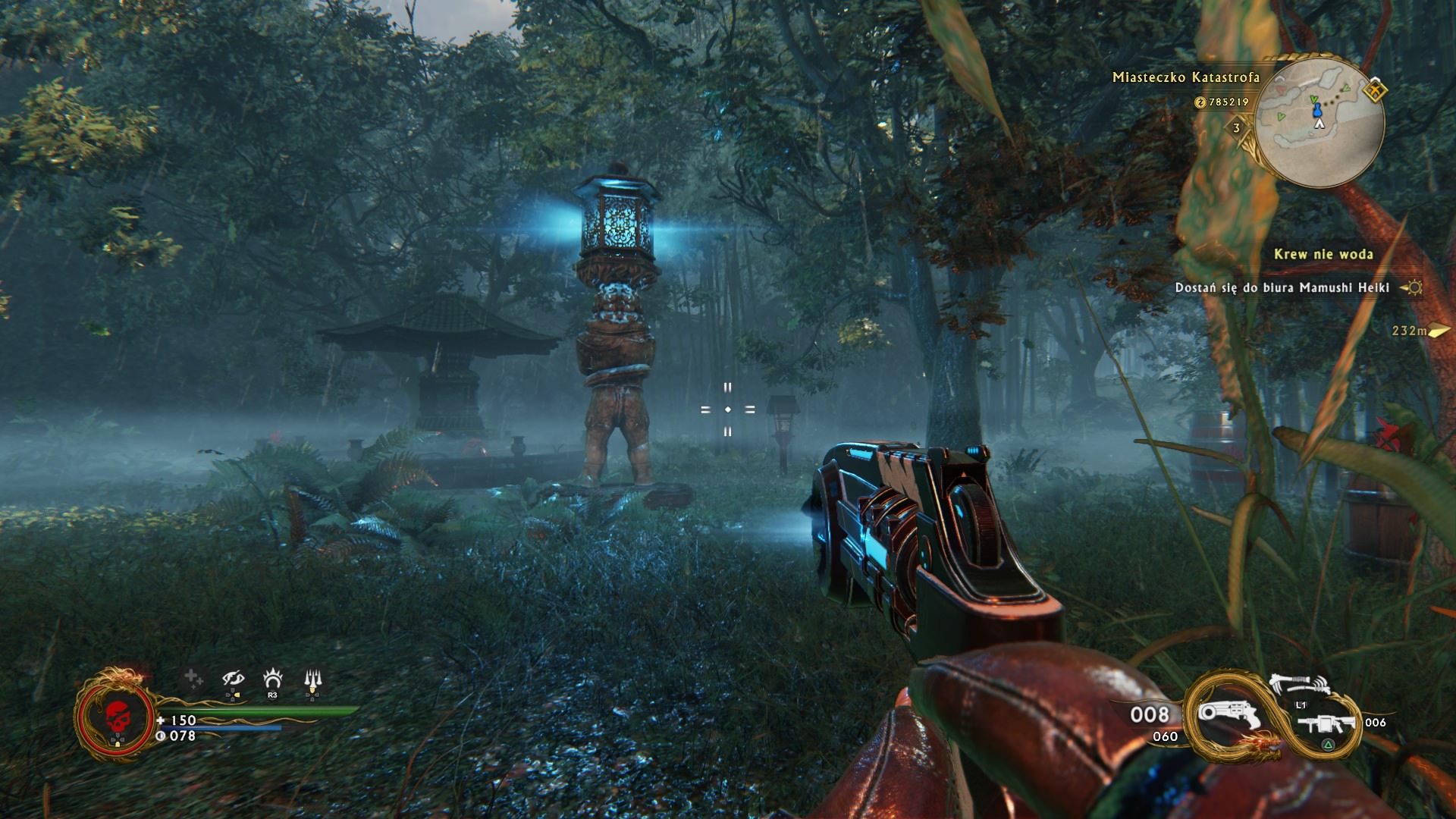The width and height of the screenshot is (1456, 819).
Task: Click the 'Miasteczko Katastrofa' location label
Action: click(1185, 77)
